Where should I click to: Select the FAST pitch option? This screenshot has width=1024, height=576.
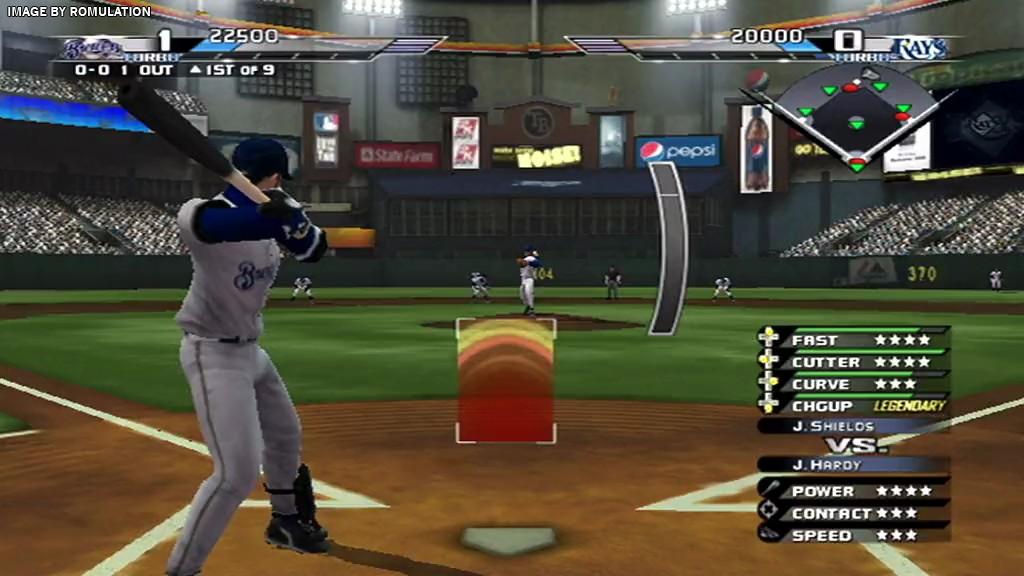click(853, 340)
